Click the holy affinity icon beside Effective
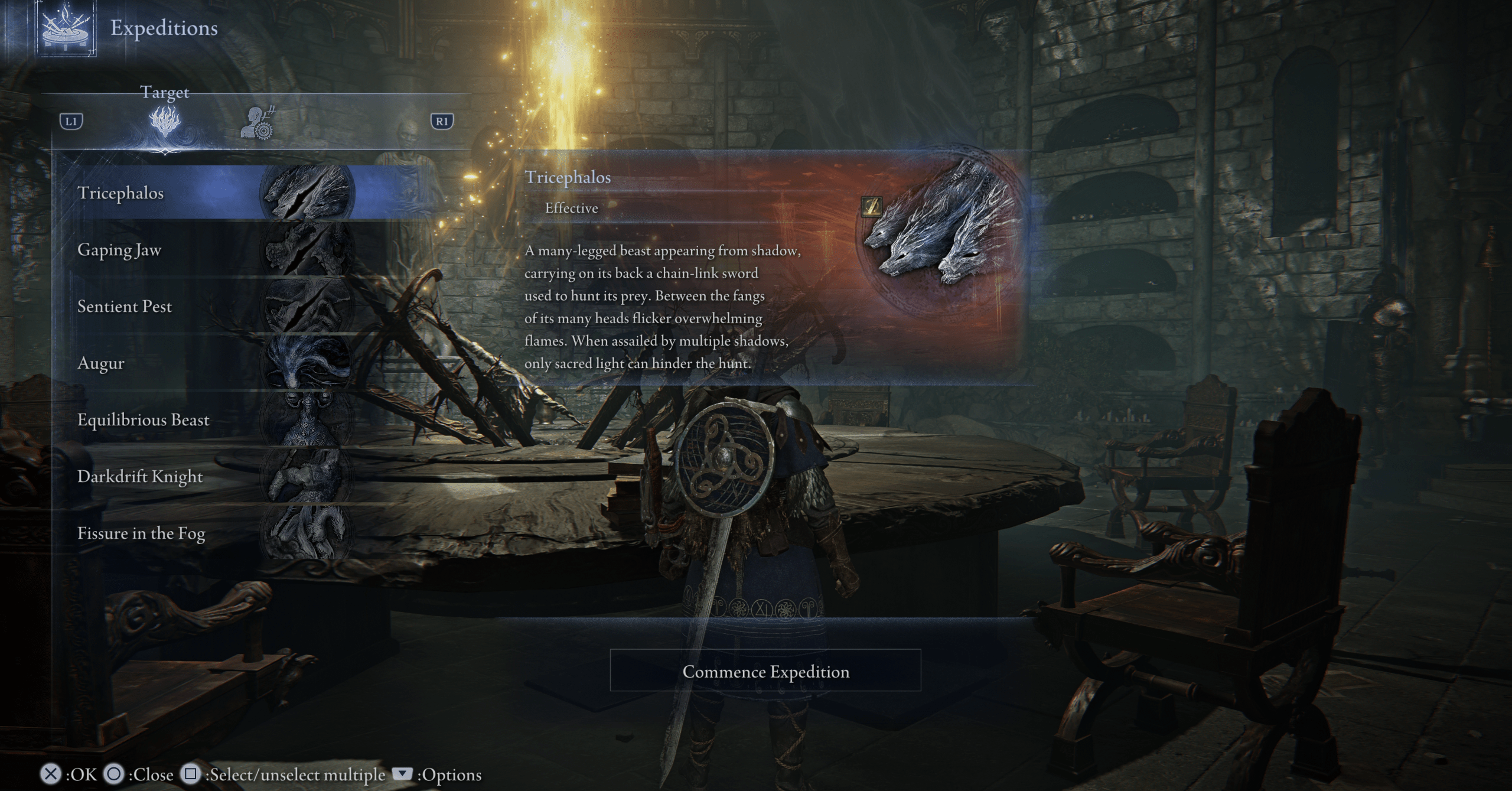This screenshot has height=791, width=1512. (872, 207)
